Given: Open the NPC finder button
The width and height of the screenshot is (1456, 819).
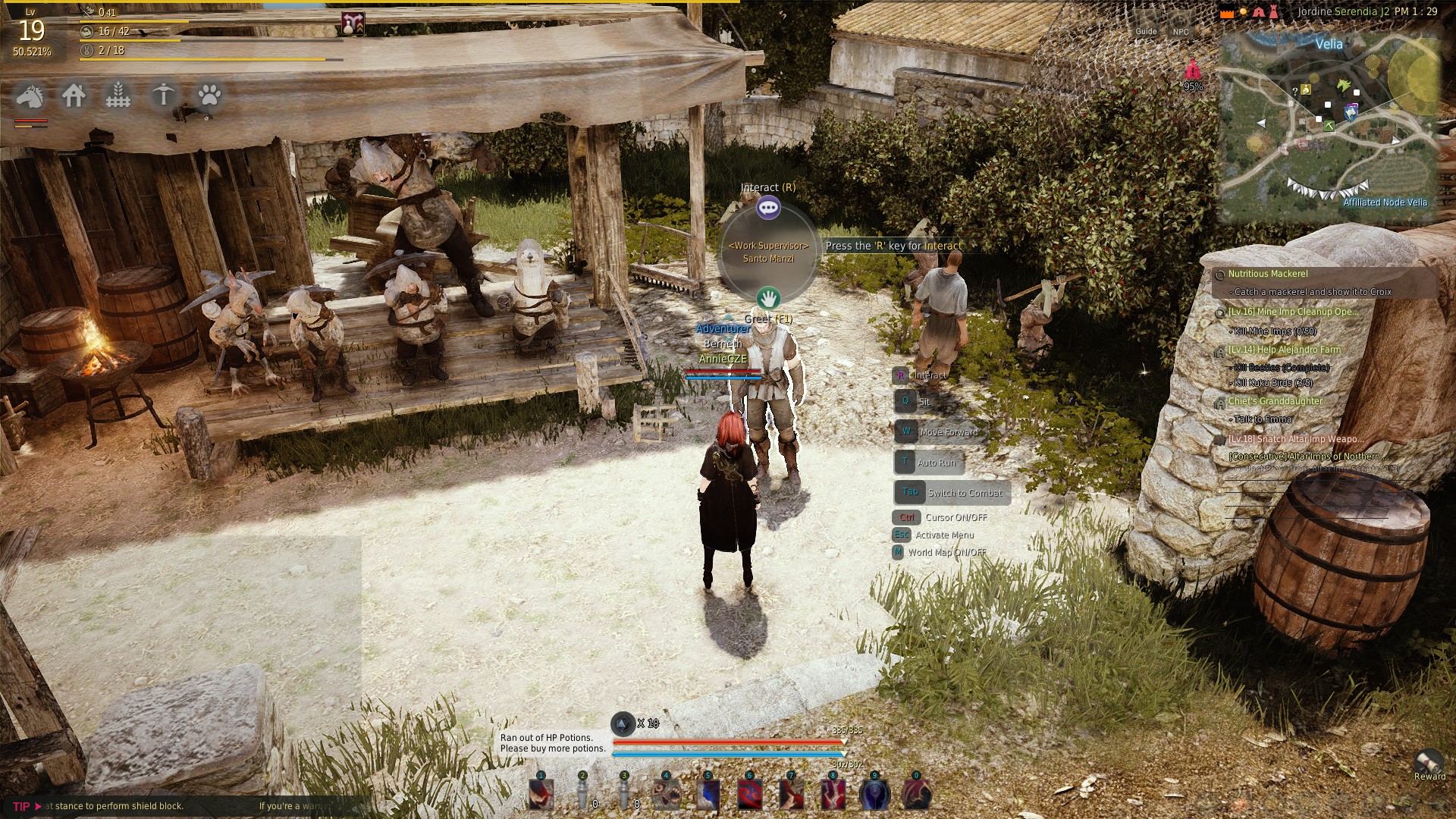Looking at the screenshot, I should click(1181, 31).
